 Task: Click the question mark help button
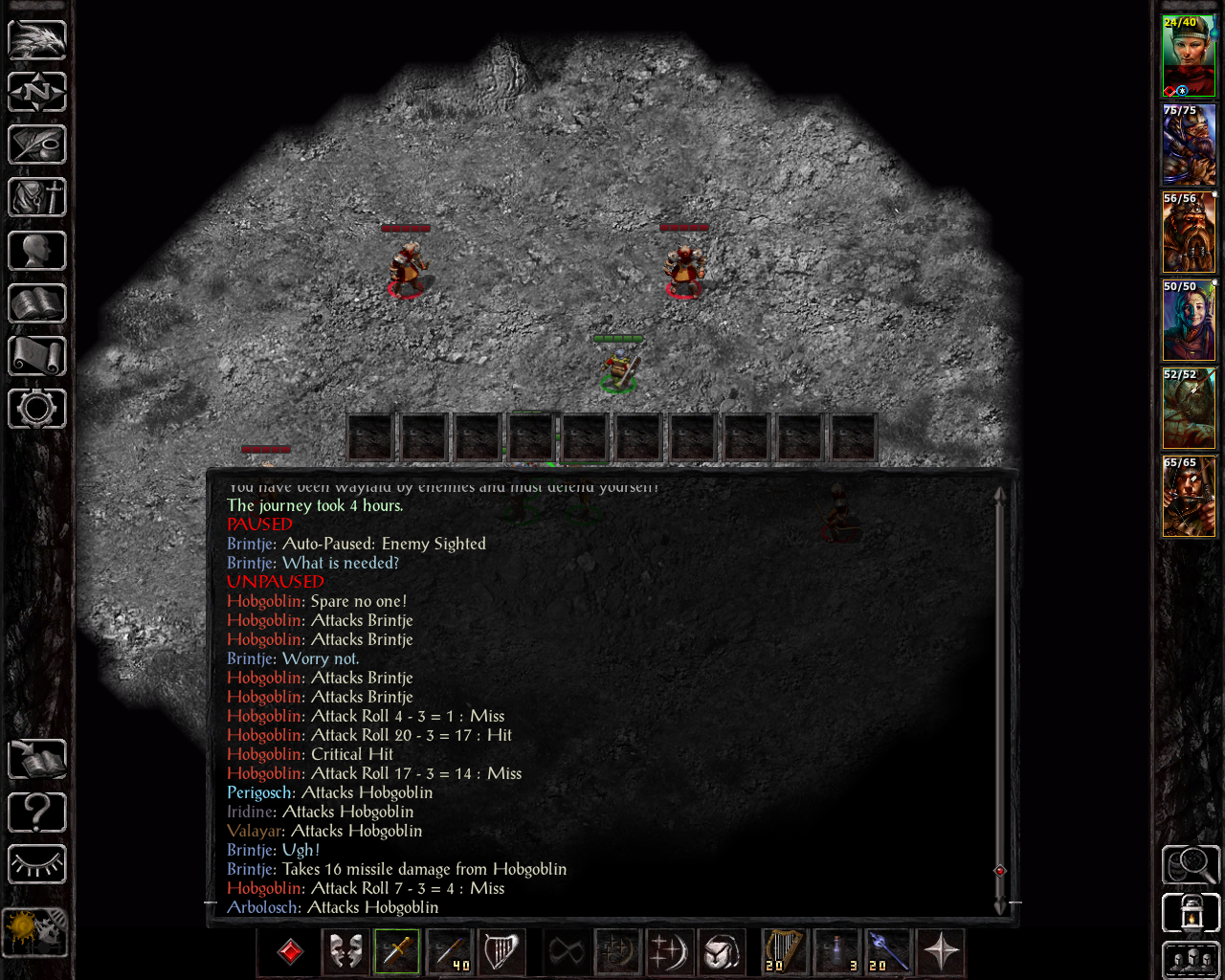(37, 813)
